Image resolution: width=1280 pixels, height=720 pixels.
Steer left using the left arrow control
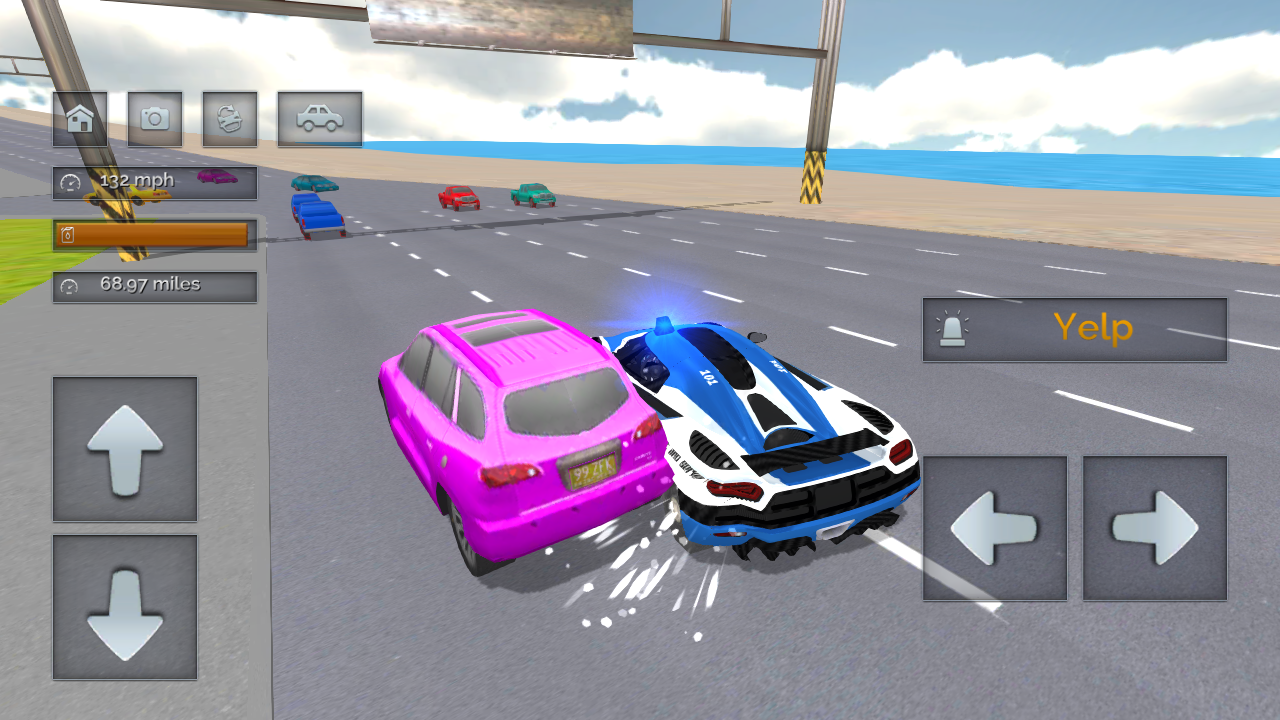(x=995, y=527)
